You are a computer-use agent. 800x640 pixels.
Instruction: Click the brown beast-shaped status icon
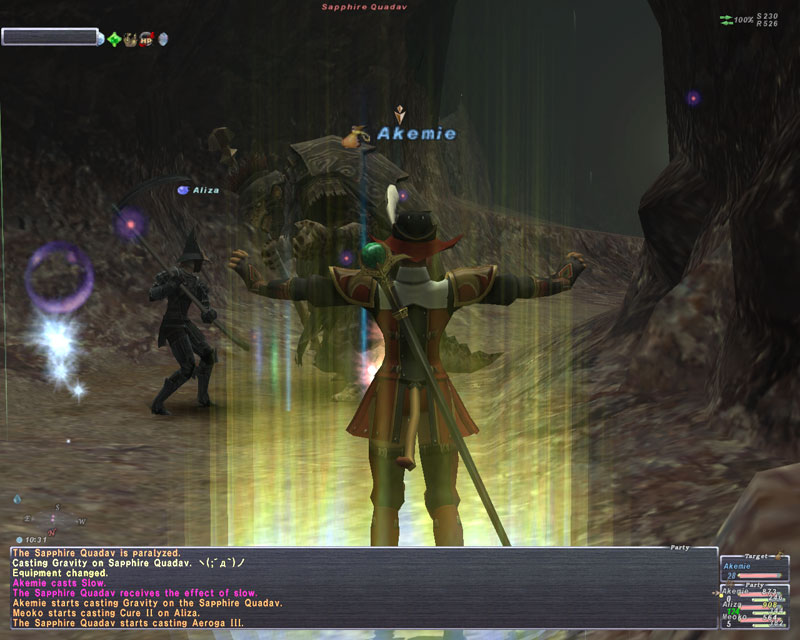130,39
